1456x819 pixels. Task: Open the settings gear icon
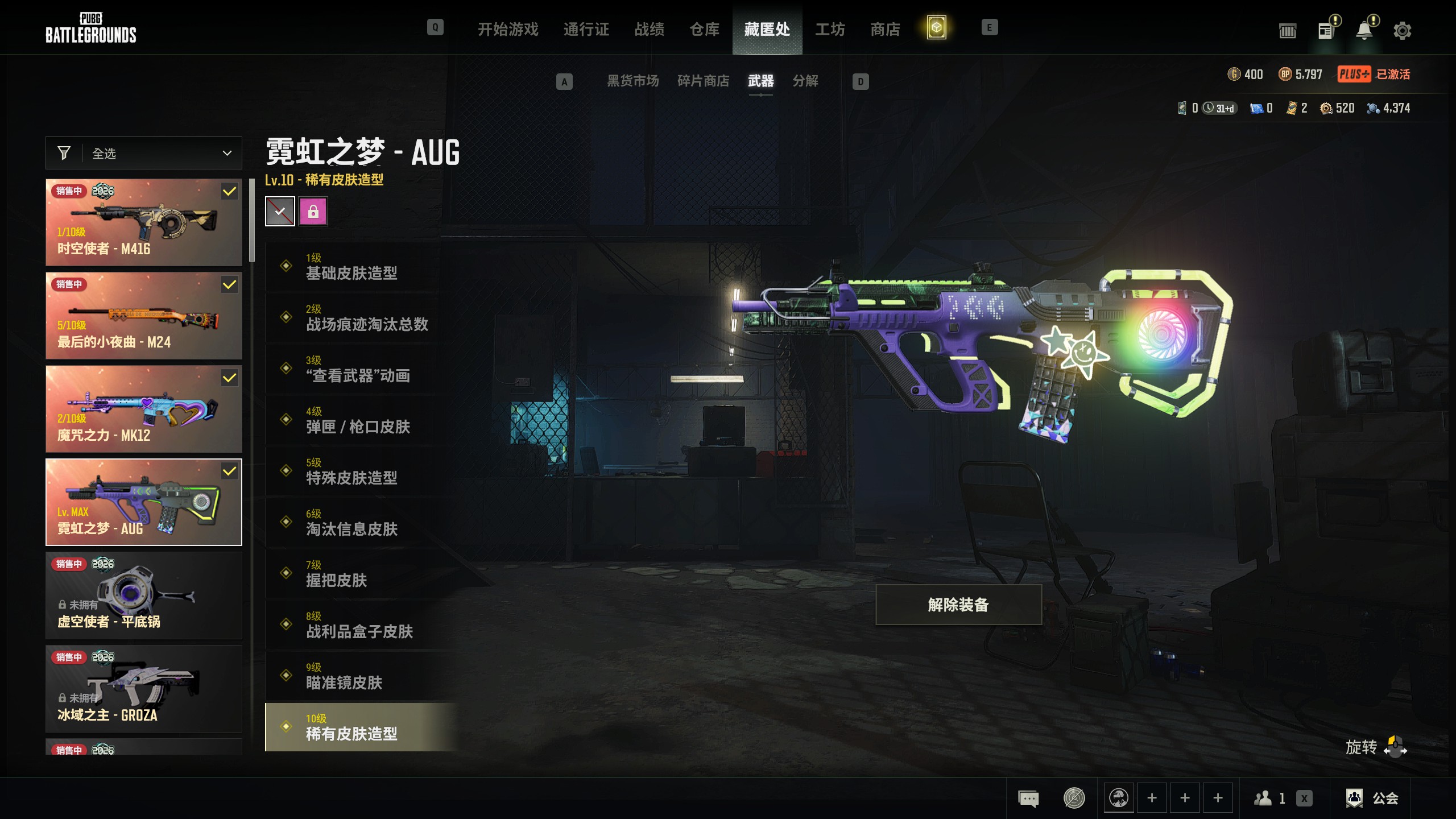pyautogui.click(x=1402, y=31)
